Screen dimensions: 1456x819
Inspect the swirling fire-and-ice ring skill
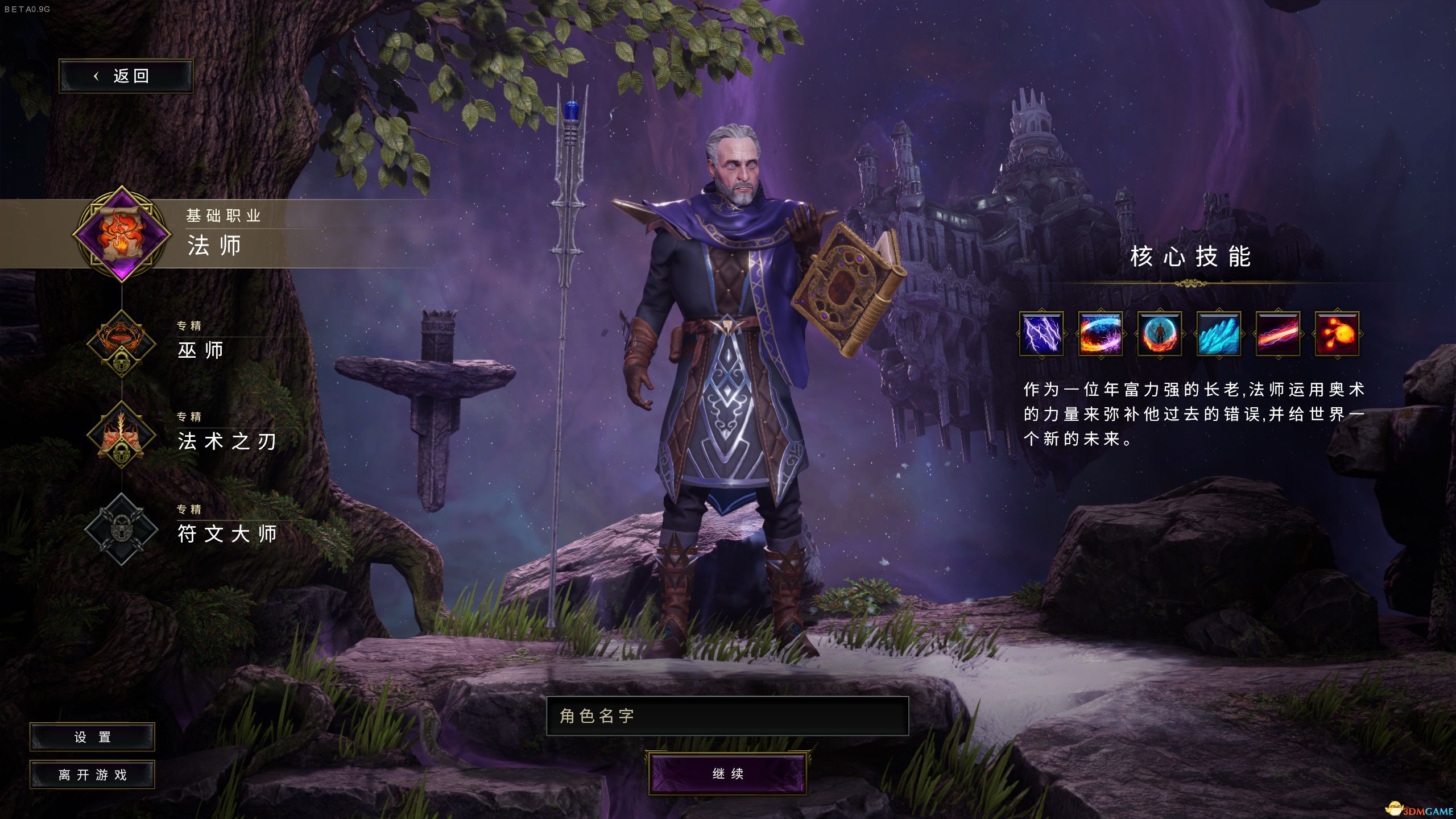pos(1100,334)
